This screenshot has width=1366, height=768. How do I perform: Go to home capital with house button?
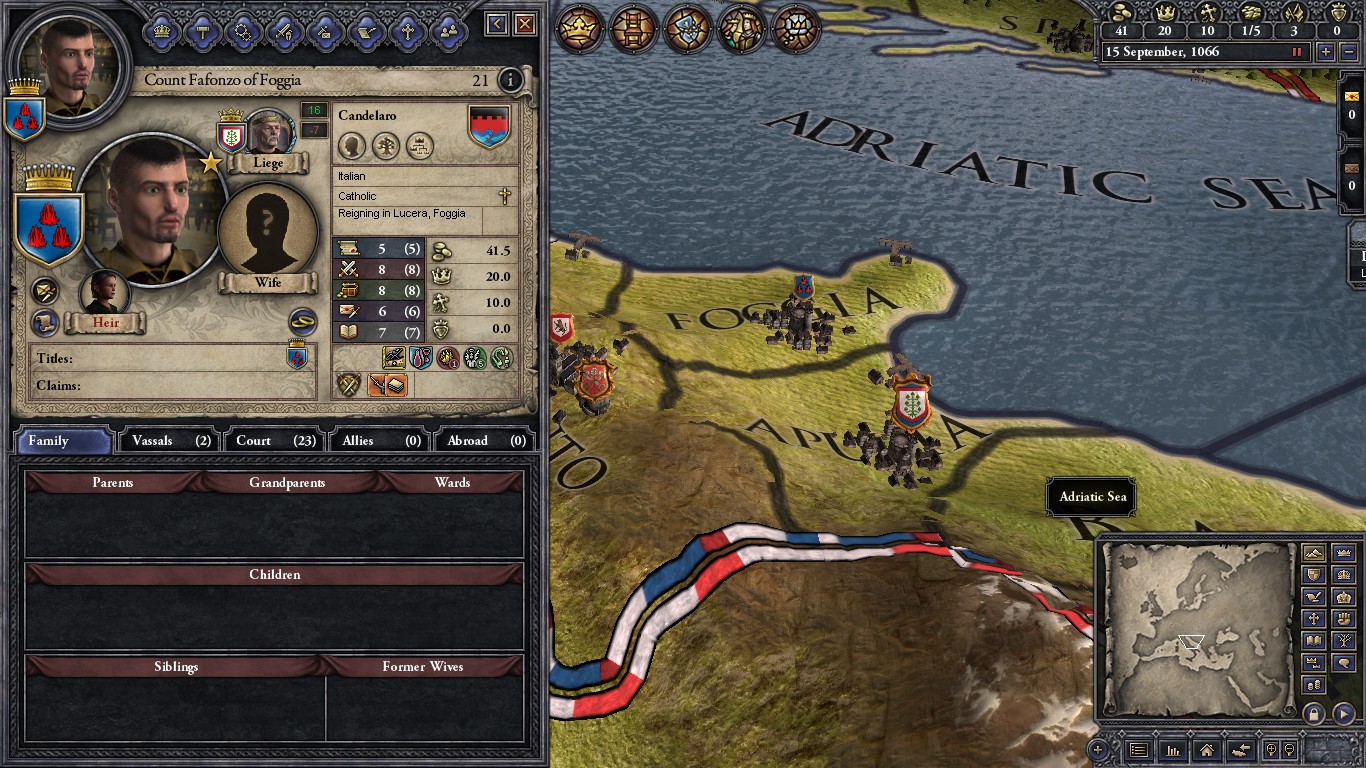[x=1207, y=750]
